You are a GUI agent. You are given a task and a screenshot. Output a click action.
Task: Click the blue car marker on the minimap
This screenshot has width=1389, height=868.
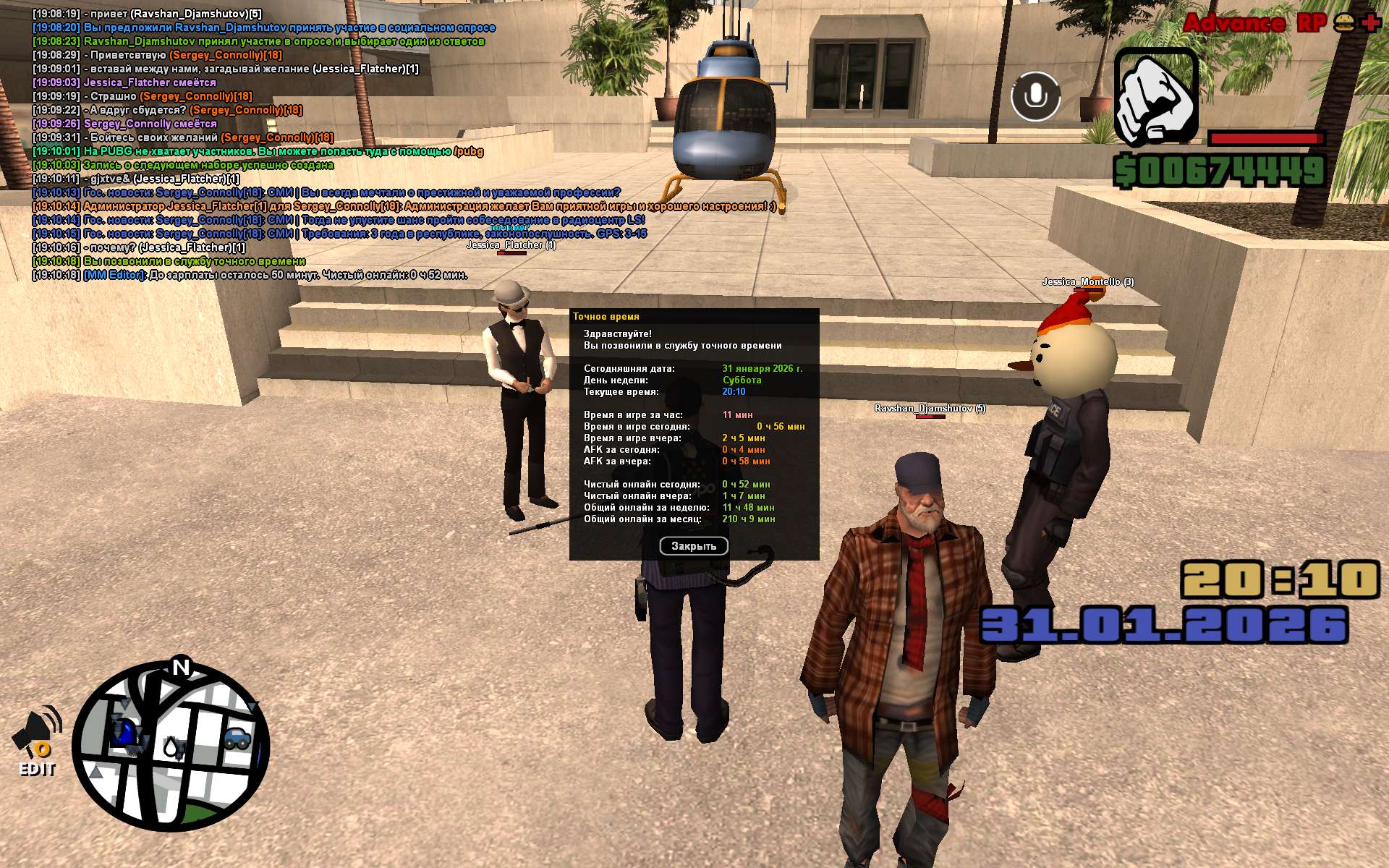(237, 738)
